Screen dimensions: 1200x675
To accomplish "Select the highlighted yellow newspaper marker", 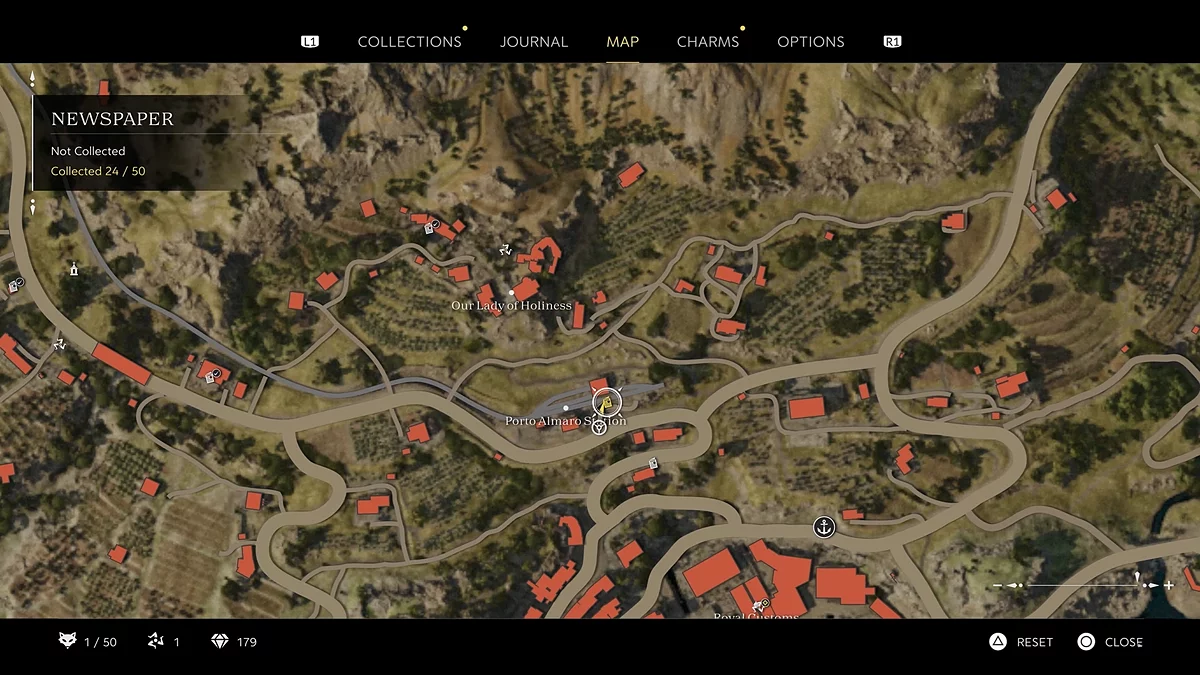I will click(x=606, y=403).
